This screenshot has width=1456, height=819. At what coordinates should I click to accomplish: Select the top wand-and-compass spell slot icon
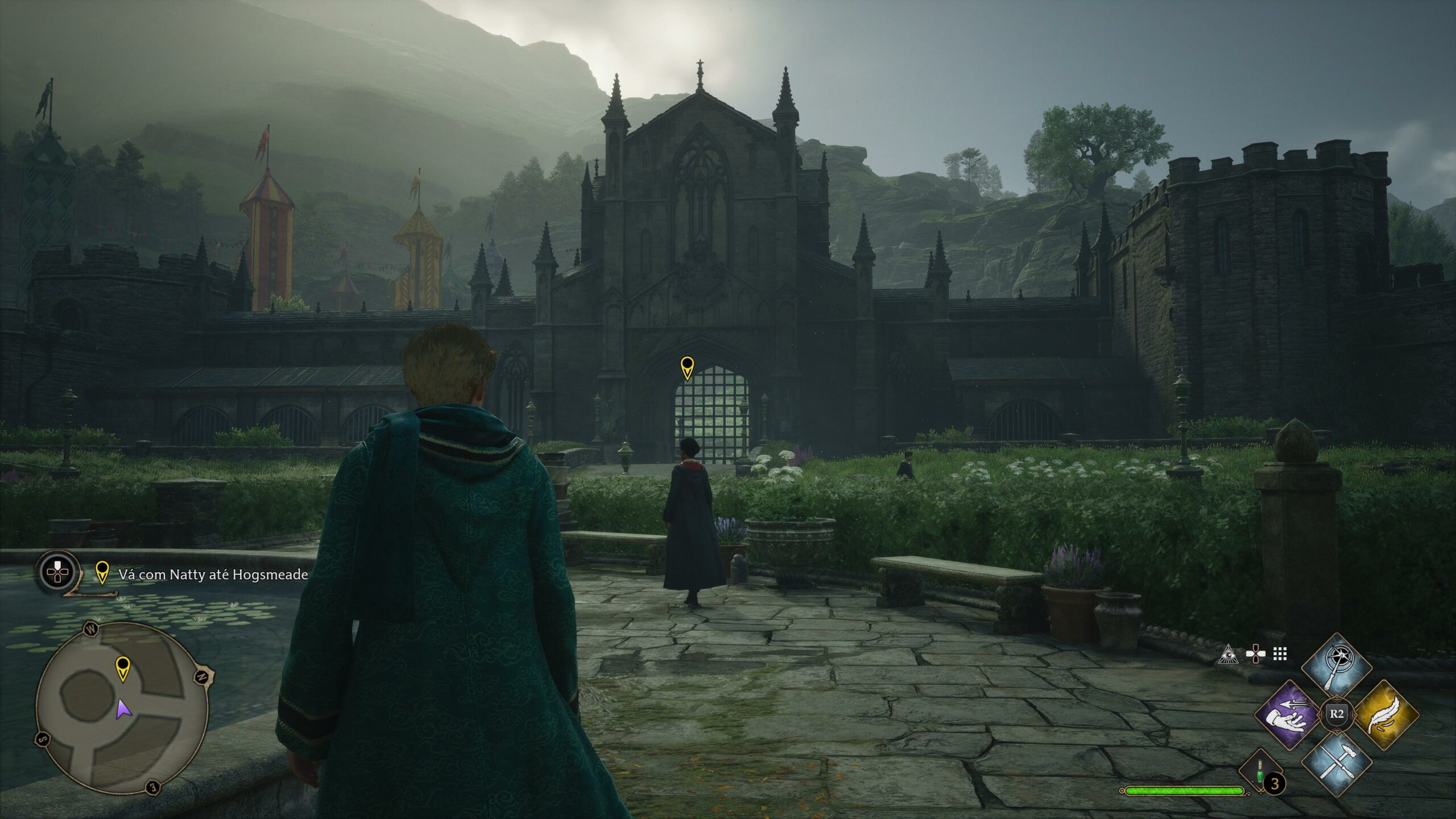(1337, 663)
